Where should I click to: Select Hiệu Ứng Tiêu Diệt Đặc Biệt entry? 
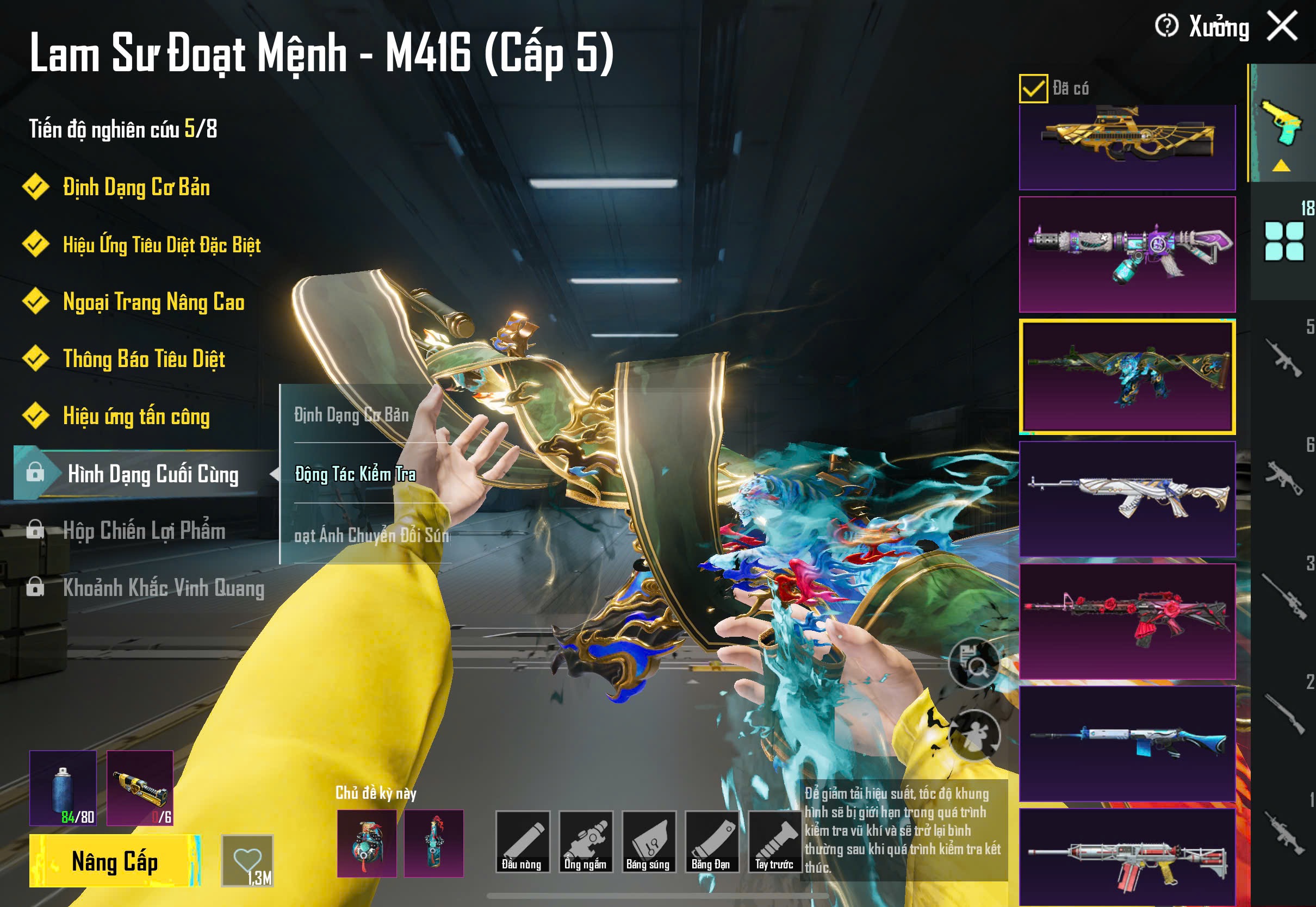click(x=162, y=244)
